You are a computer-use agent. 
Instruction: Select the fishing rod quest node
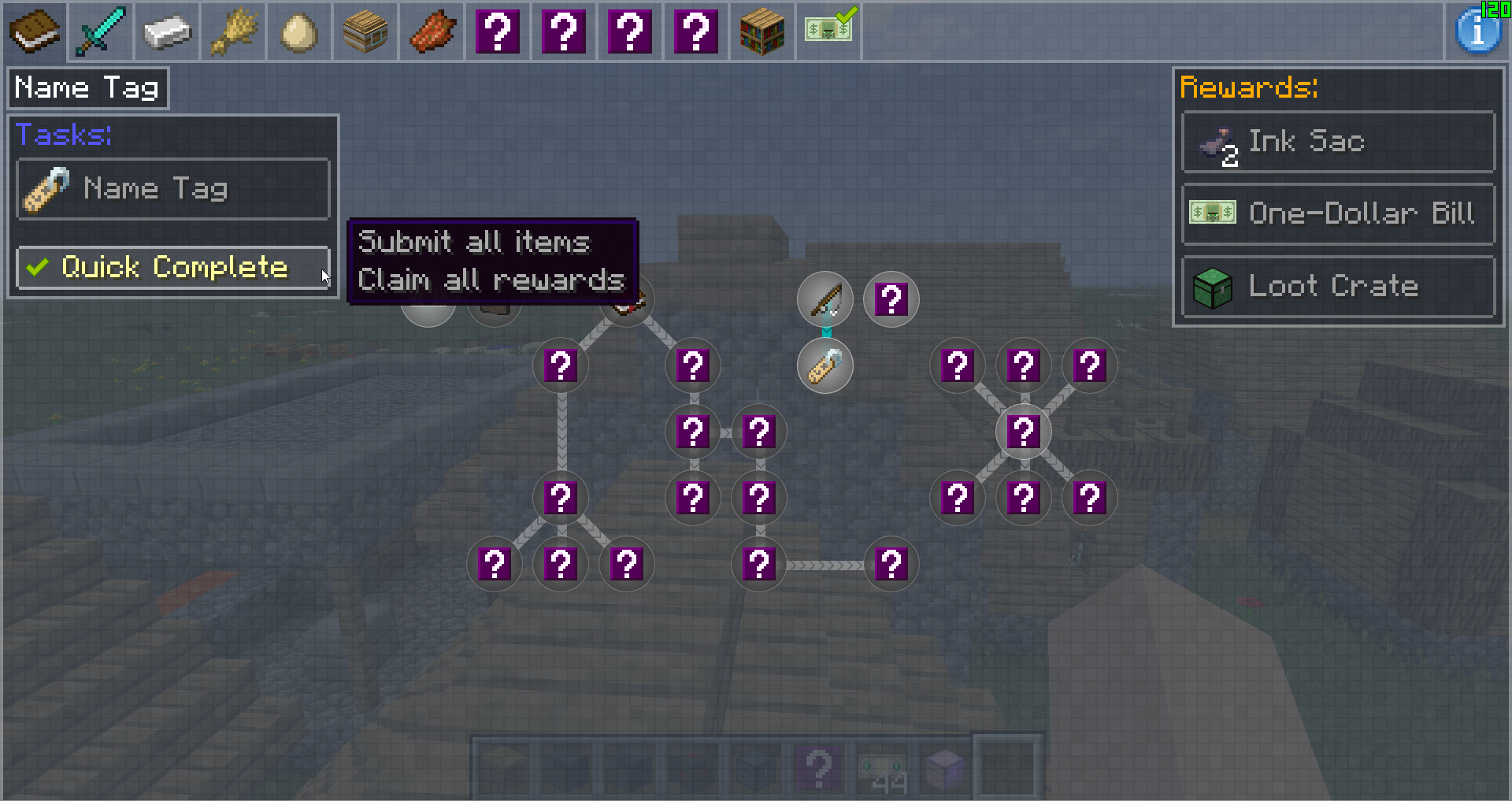[x=825, y=299]
